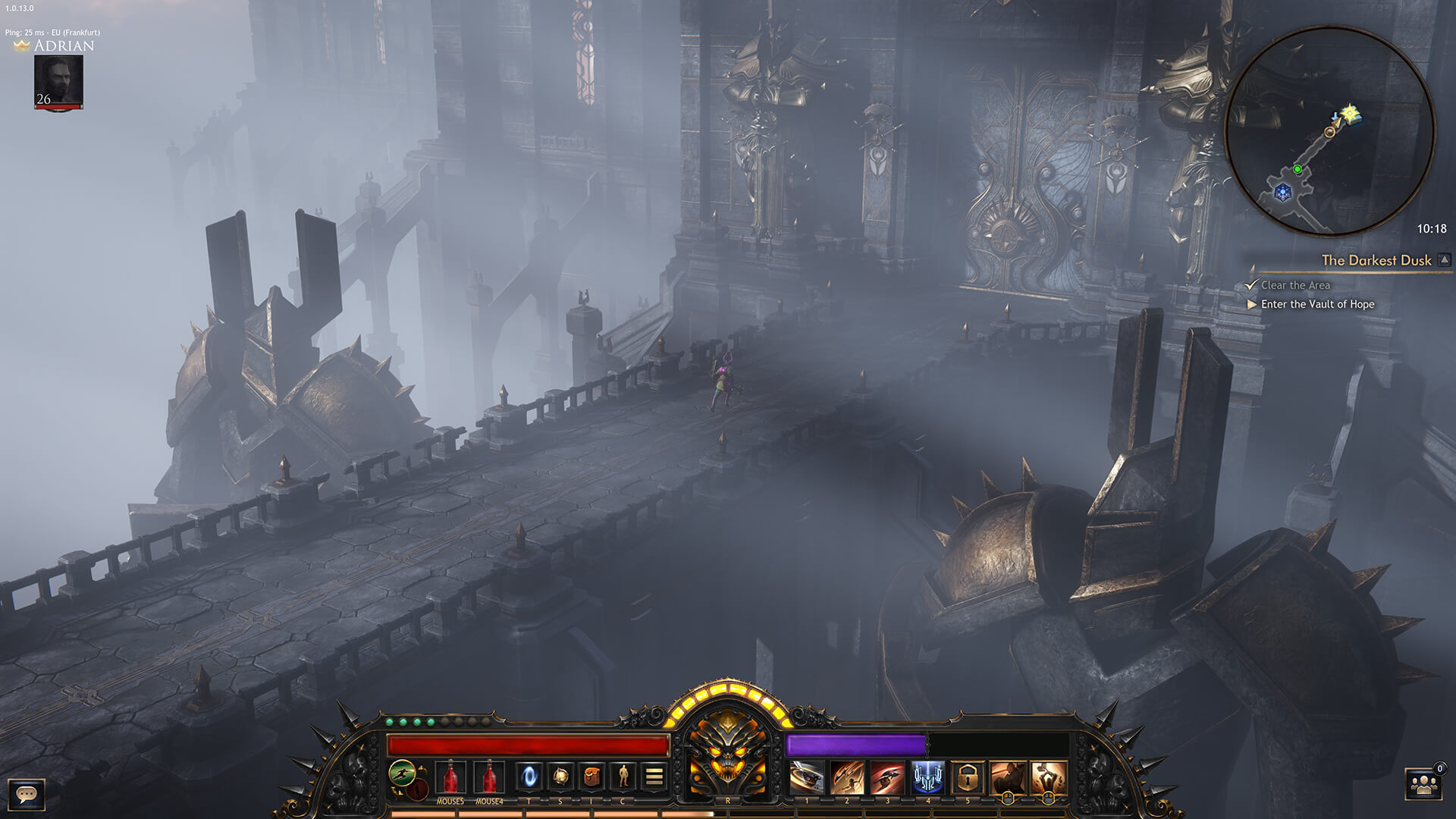Open the social party button
Image resolution: width=1456 pixels, height=819 pixels.
1423,786
